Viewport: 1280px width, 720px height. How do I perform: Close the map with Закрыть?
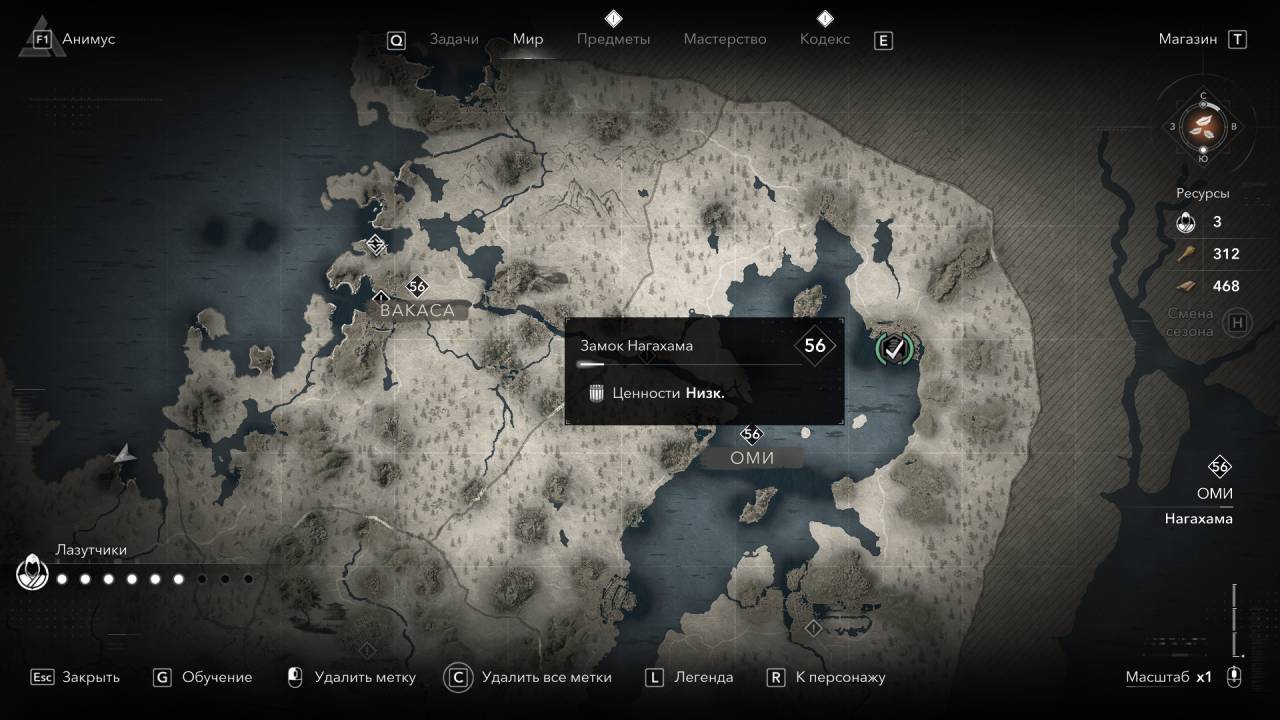click(x=90, y=677)
